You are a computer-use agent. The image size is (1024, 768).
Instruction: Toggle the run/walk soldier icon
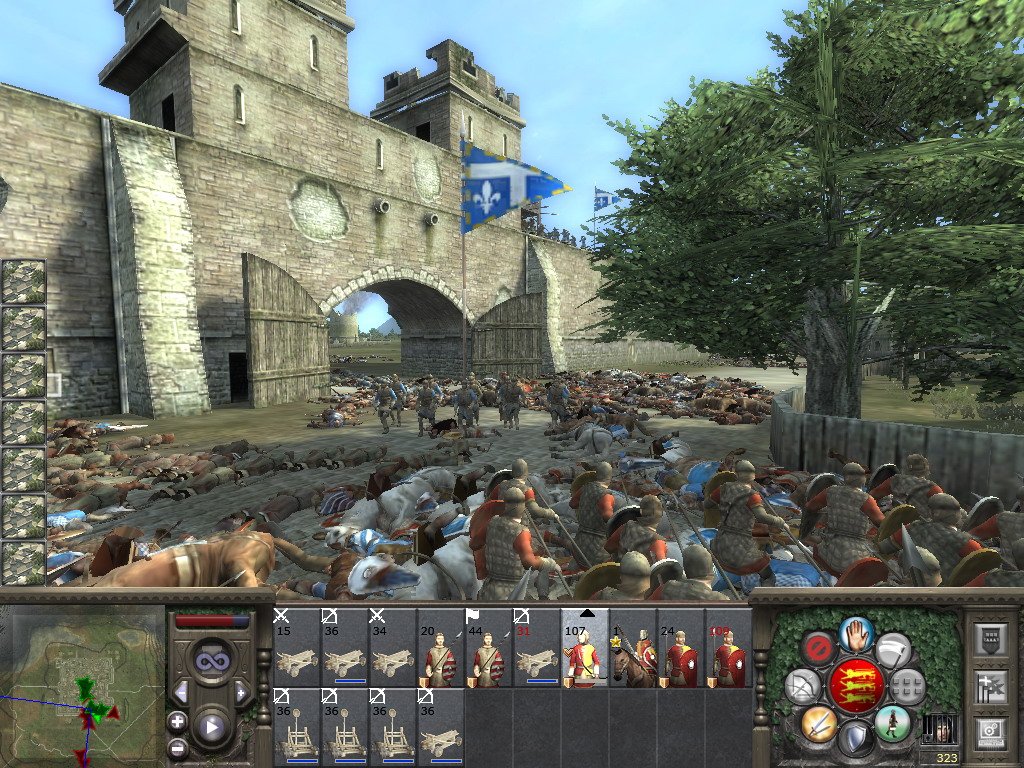click(x=893, y=722)
